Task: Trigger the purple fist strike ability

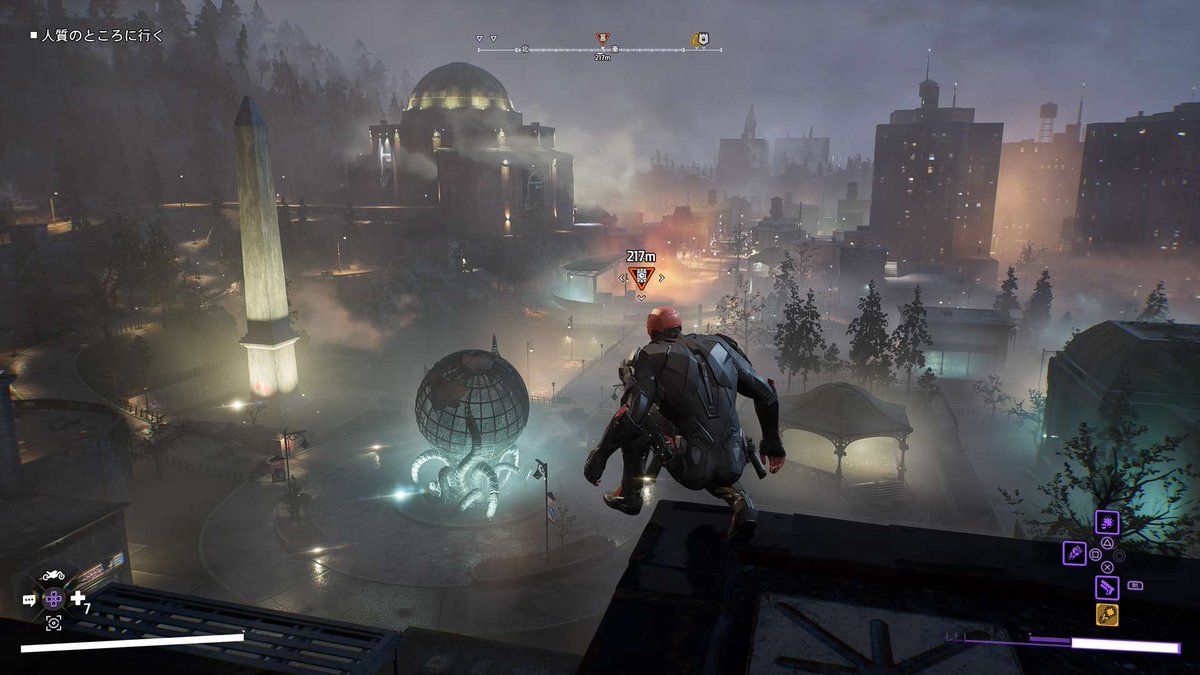Action: (x=1074, y=552)
